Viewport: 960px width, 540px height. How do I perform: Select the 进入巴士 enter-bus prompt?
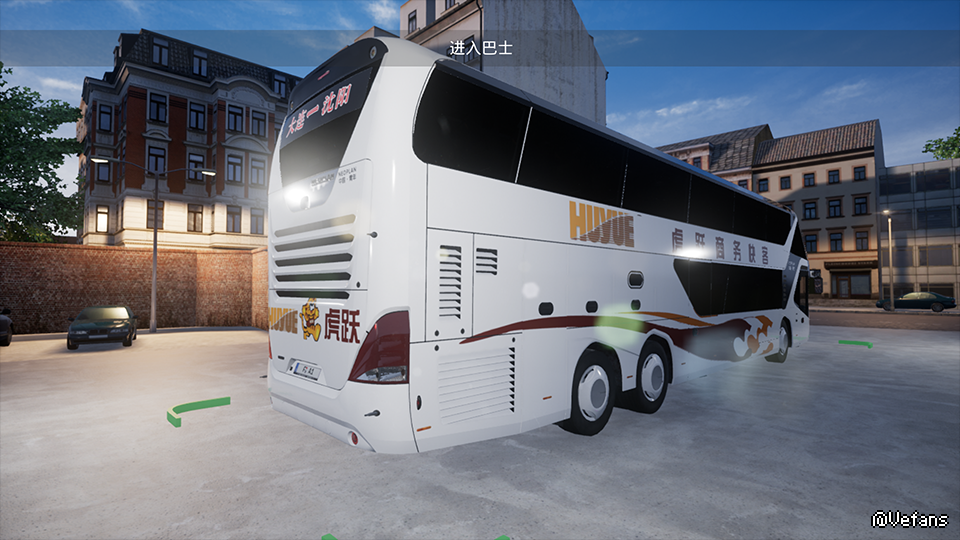[480, 48]
